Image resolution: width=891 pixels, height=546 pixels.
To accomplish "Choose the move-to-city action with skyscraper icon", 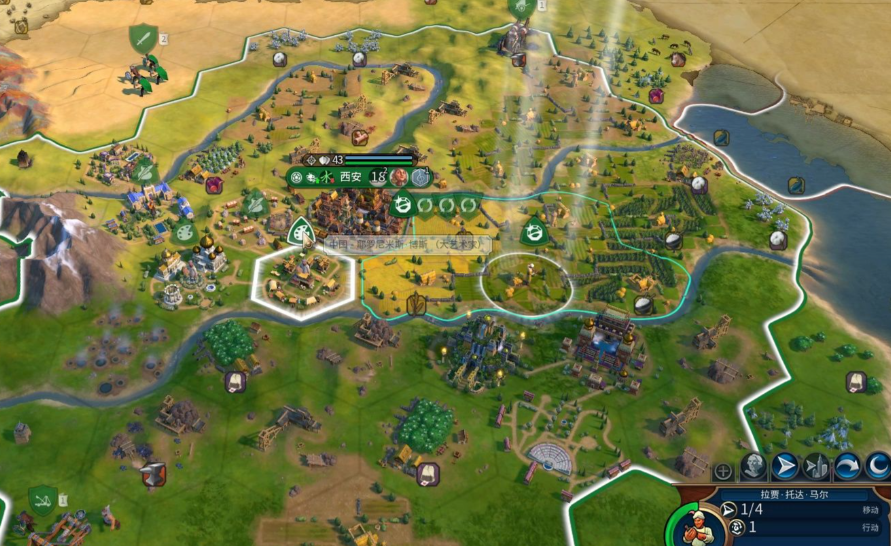I will [817, 467].
